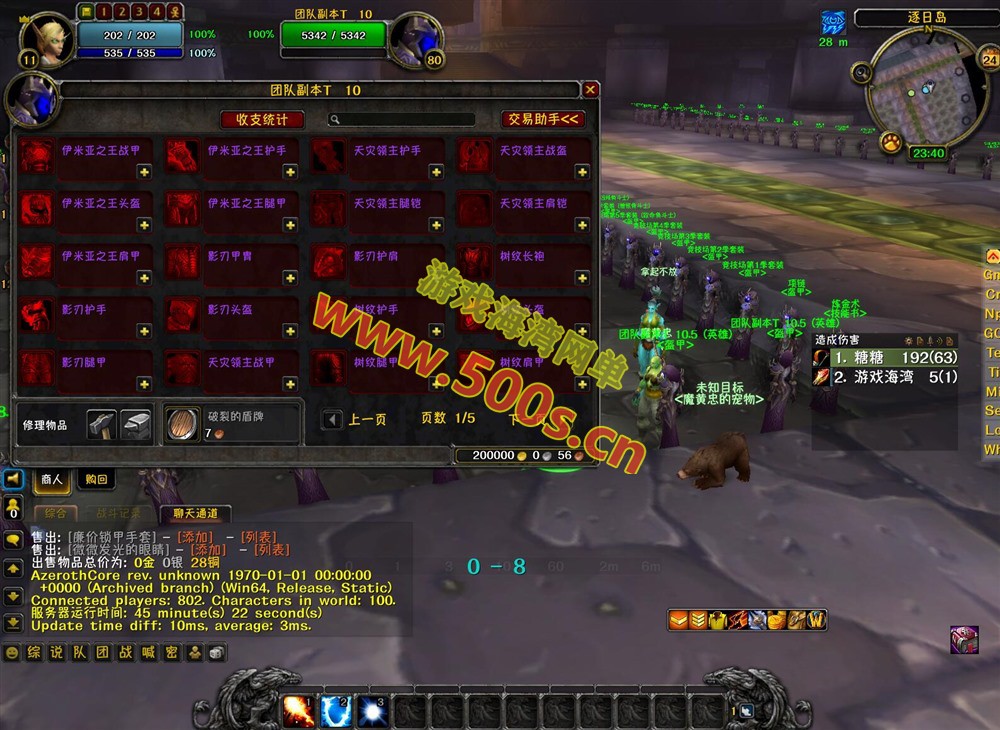
Task: Focus the vendor search box
Action: coord(405,120)
